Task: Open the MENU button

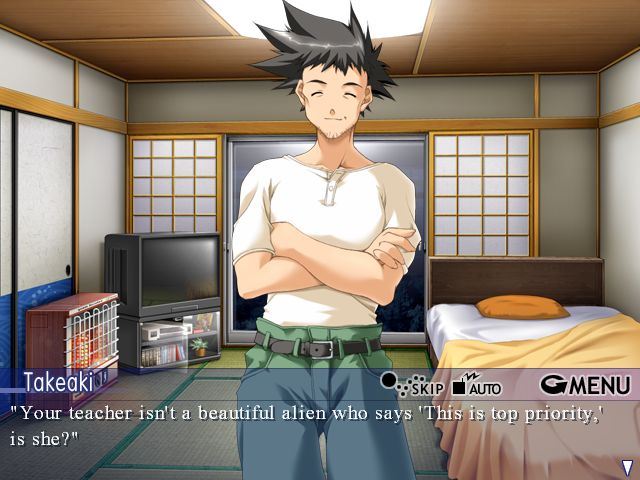Action: (x=585, y=384)
